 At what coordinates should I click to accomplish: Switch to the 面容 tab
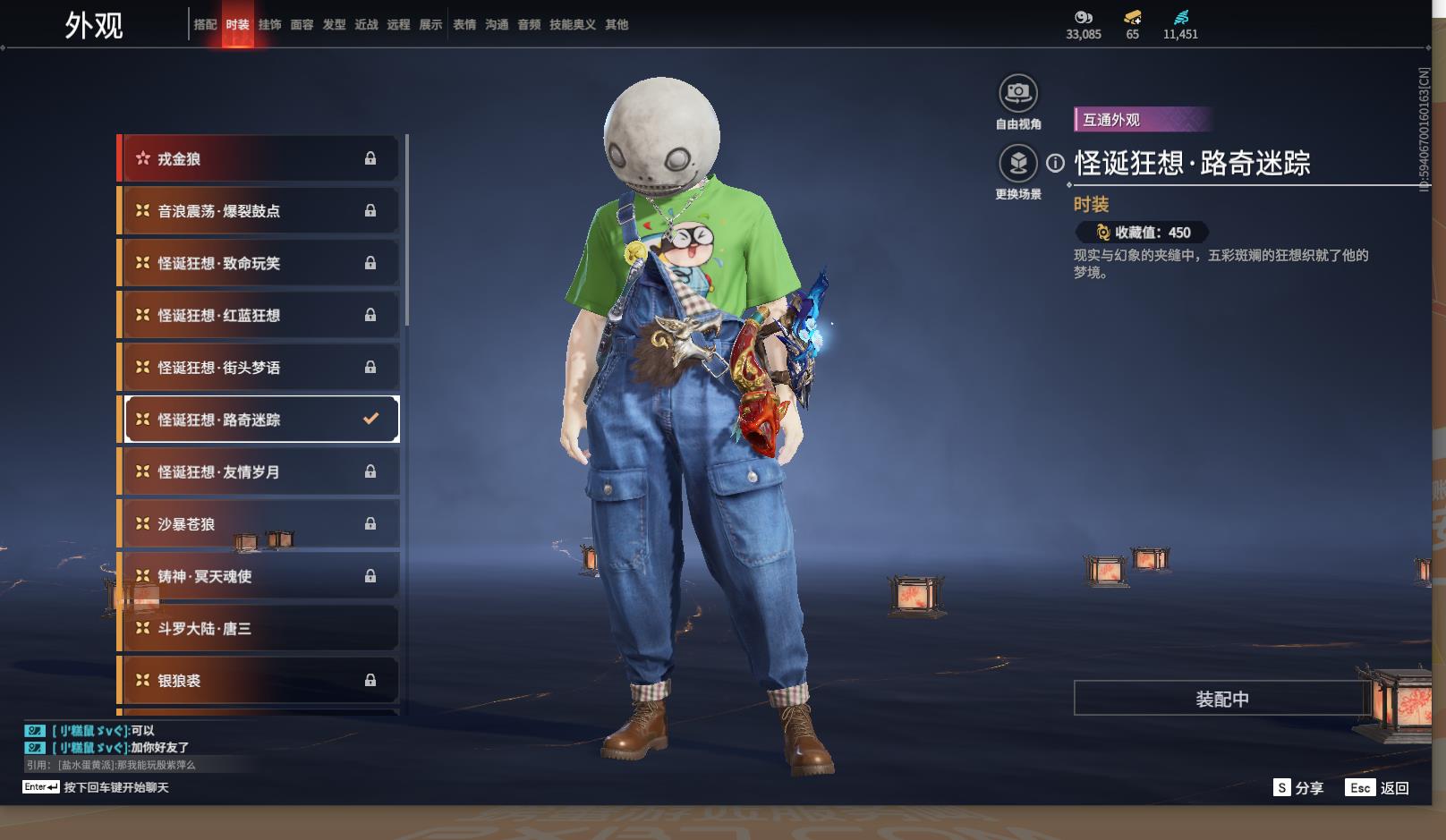302,25
